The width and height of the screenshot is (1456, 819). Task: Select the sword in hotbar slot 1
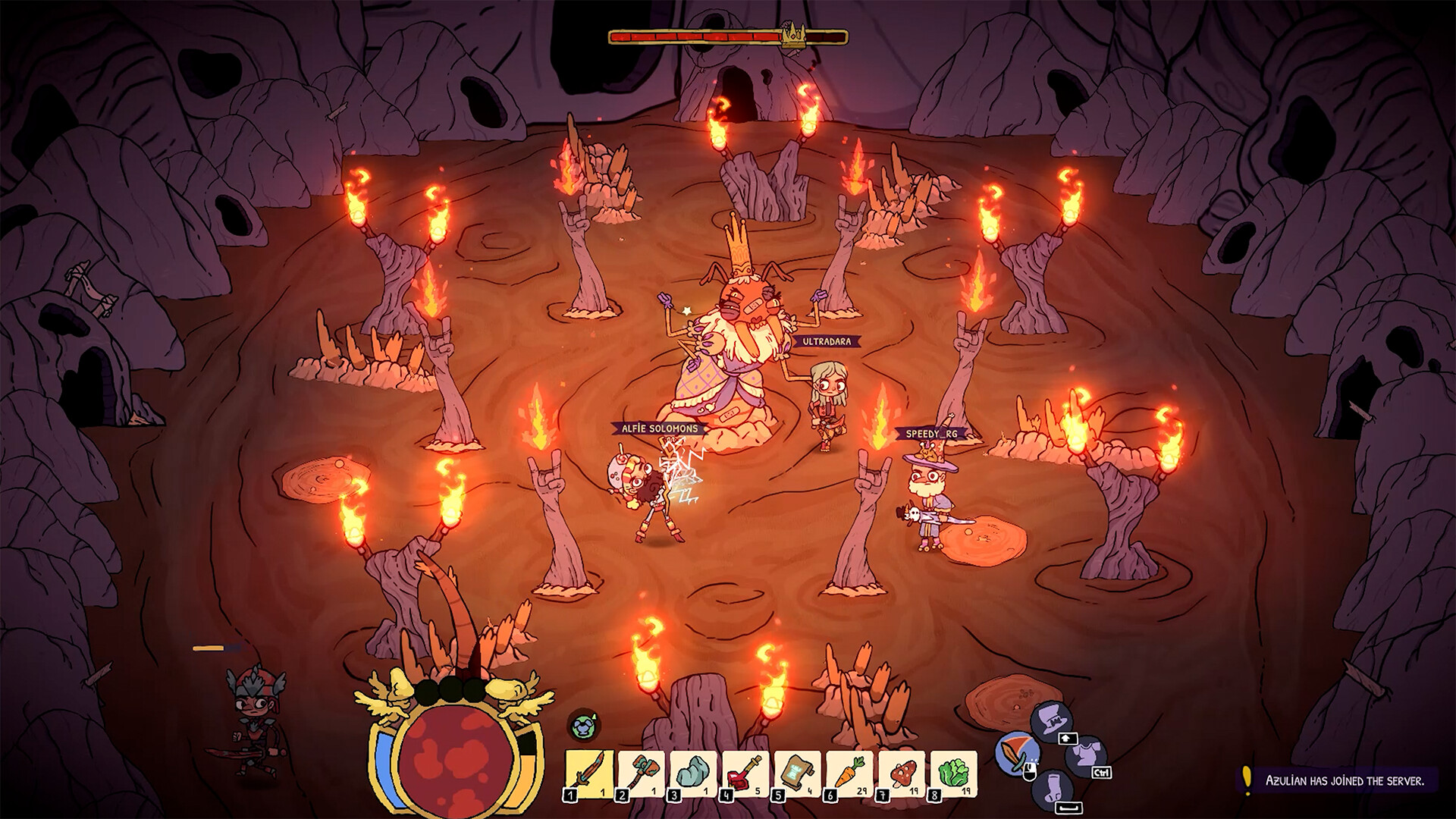pos(590,774)
